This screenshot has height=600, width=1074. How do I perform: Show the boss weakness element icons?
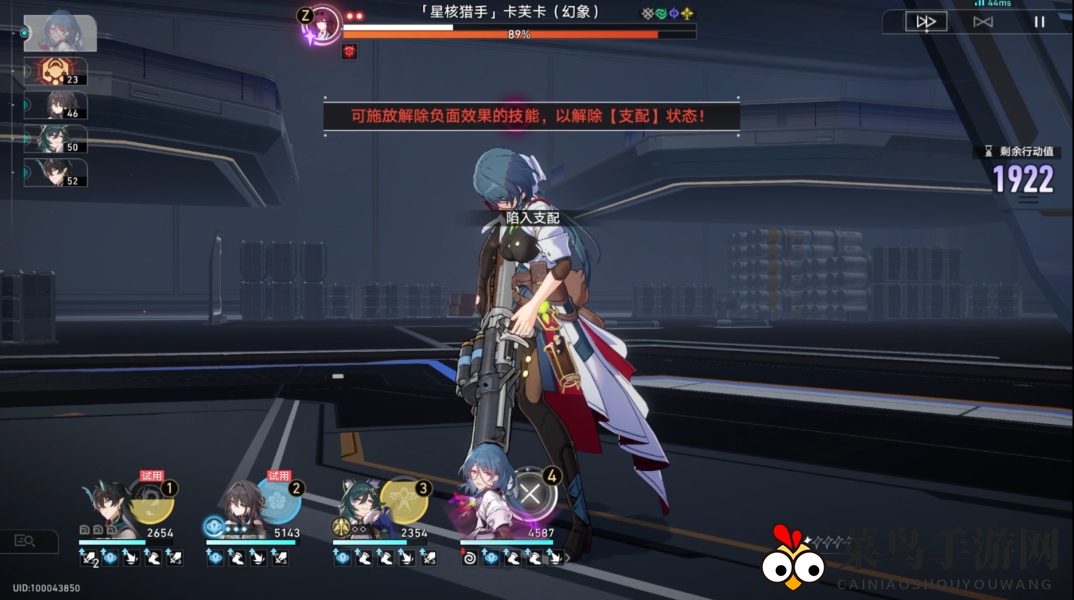click(667, 14)
